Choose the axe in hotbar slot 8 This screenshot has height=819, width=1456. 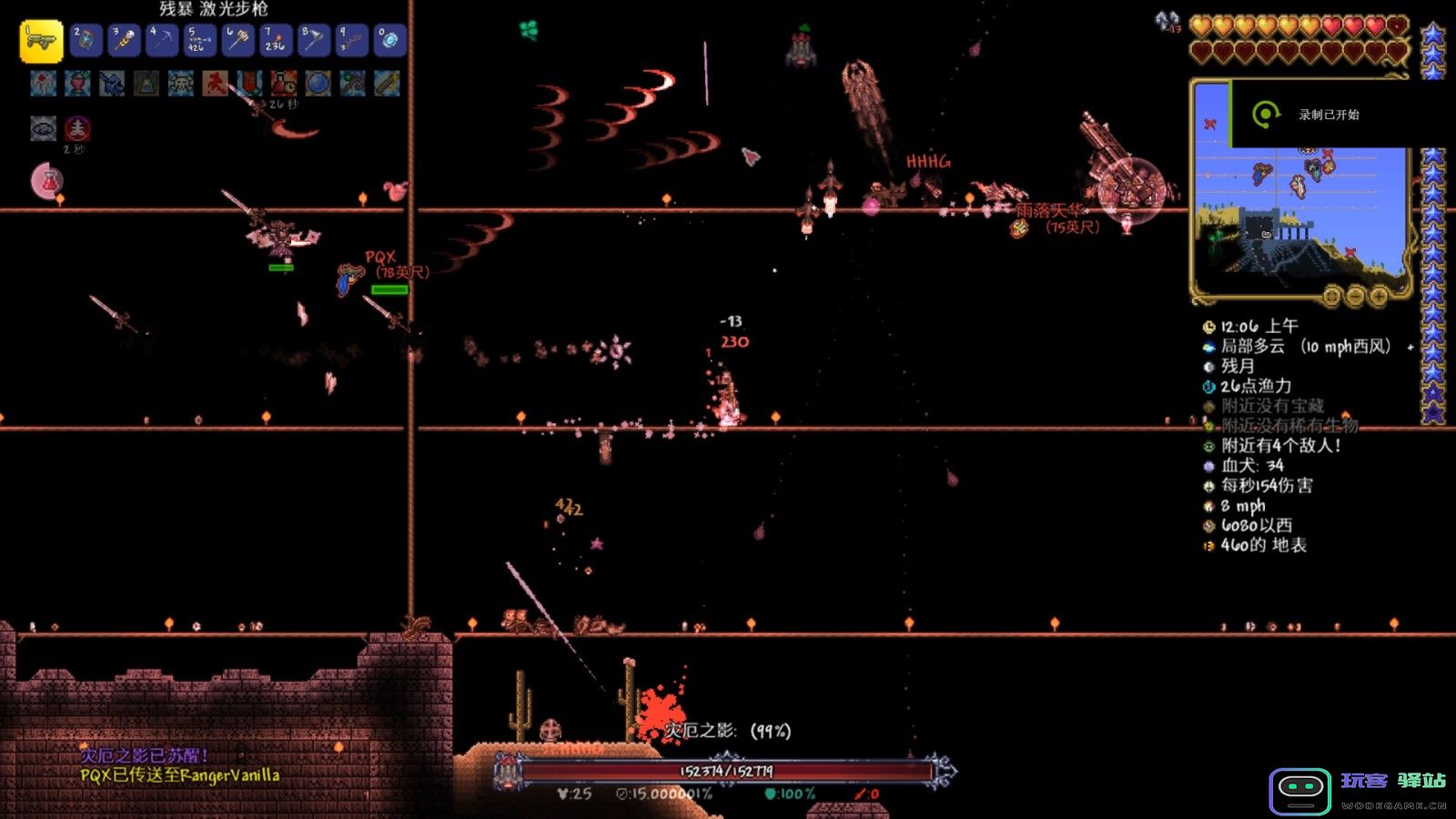[x=313, y=41]
